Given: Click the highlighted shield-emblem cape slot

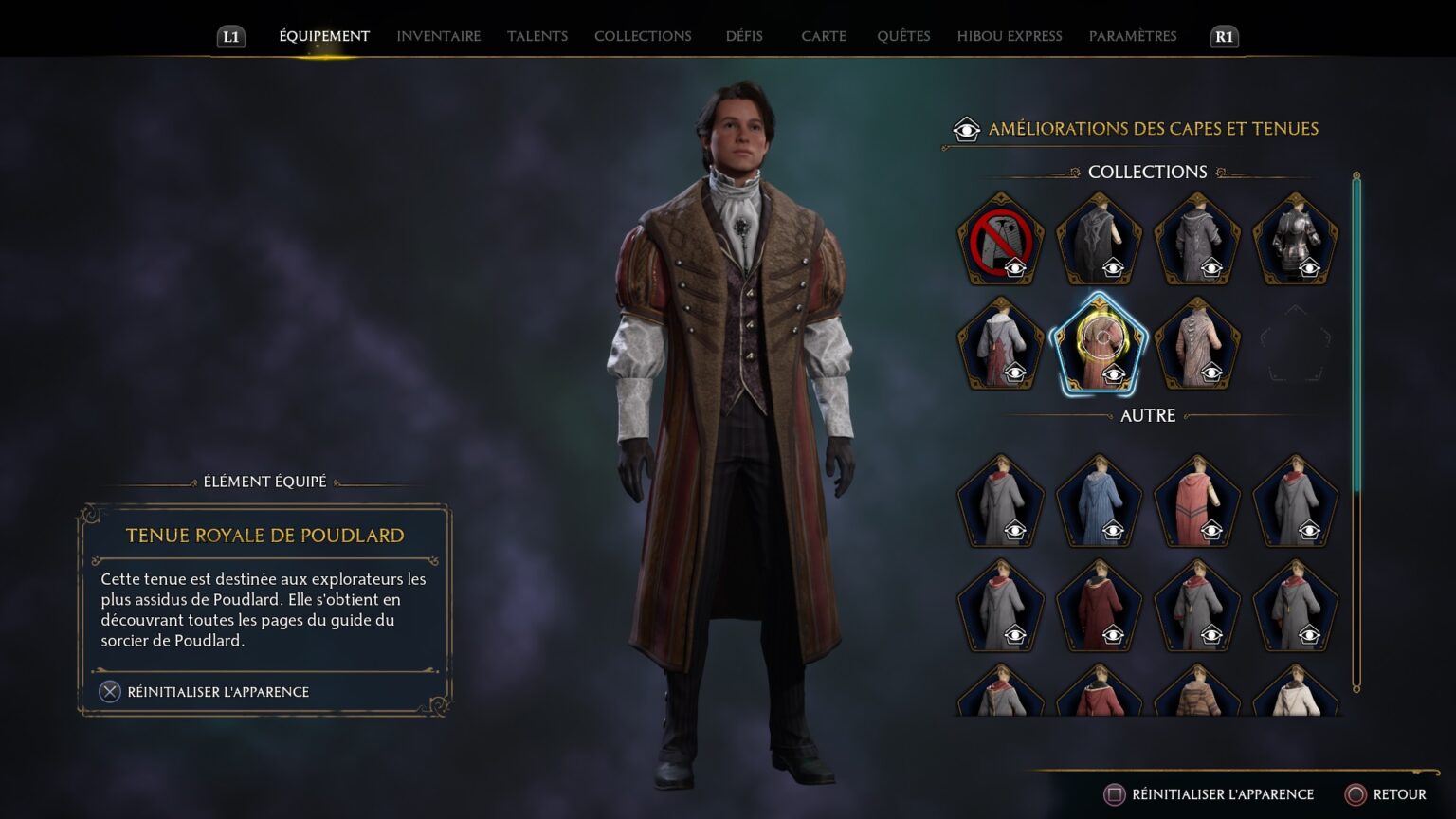Looking at the screenshot, I should point(1100,343).
